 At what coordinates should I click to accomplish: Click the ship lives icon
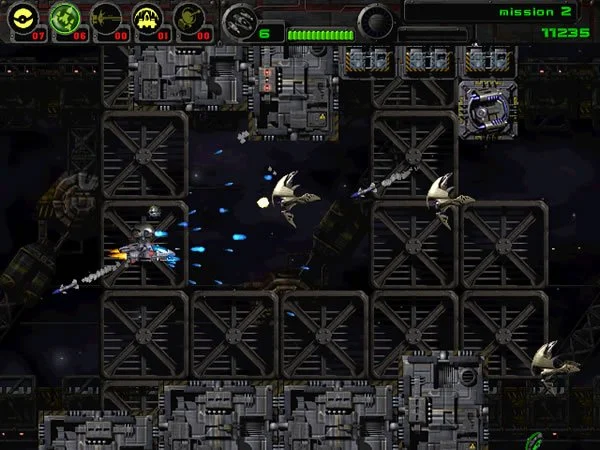click(238, 20)
